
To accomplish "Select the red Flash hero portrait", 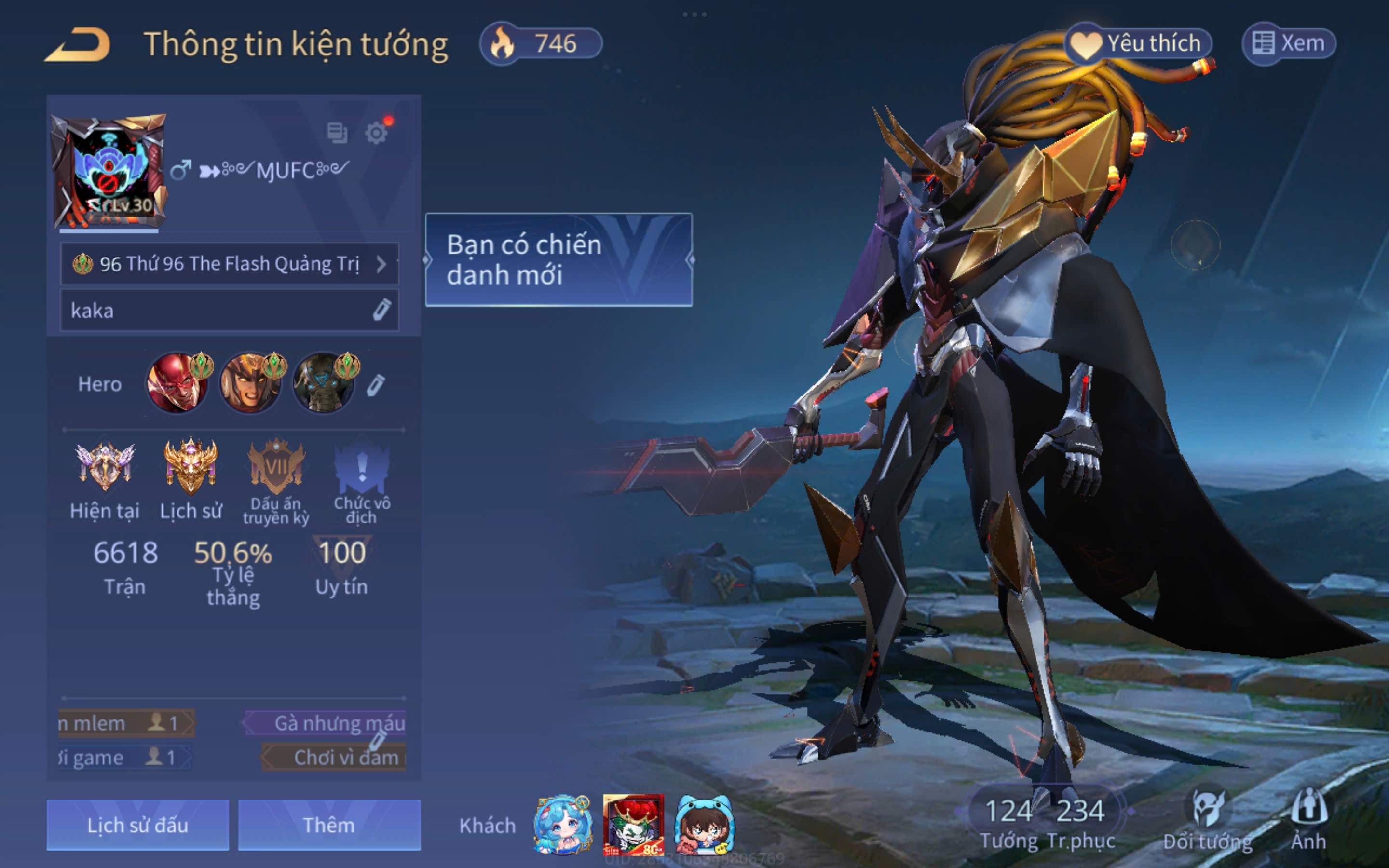I will click(177, 383).
